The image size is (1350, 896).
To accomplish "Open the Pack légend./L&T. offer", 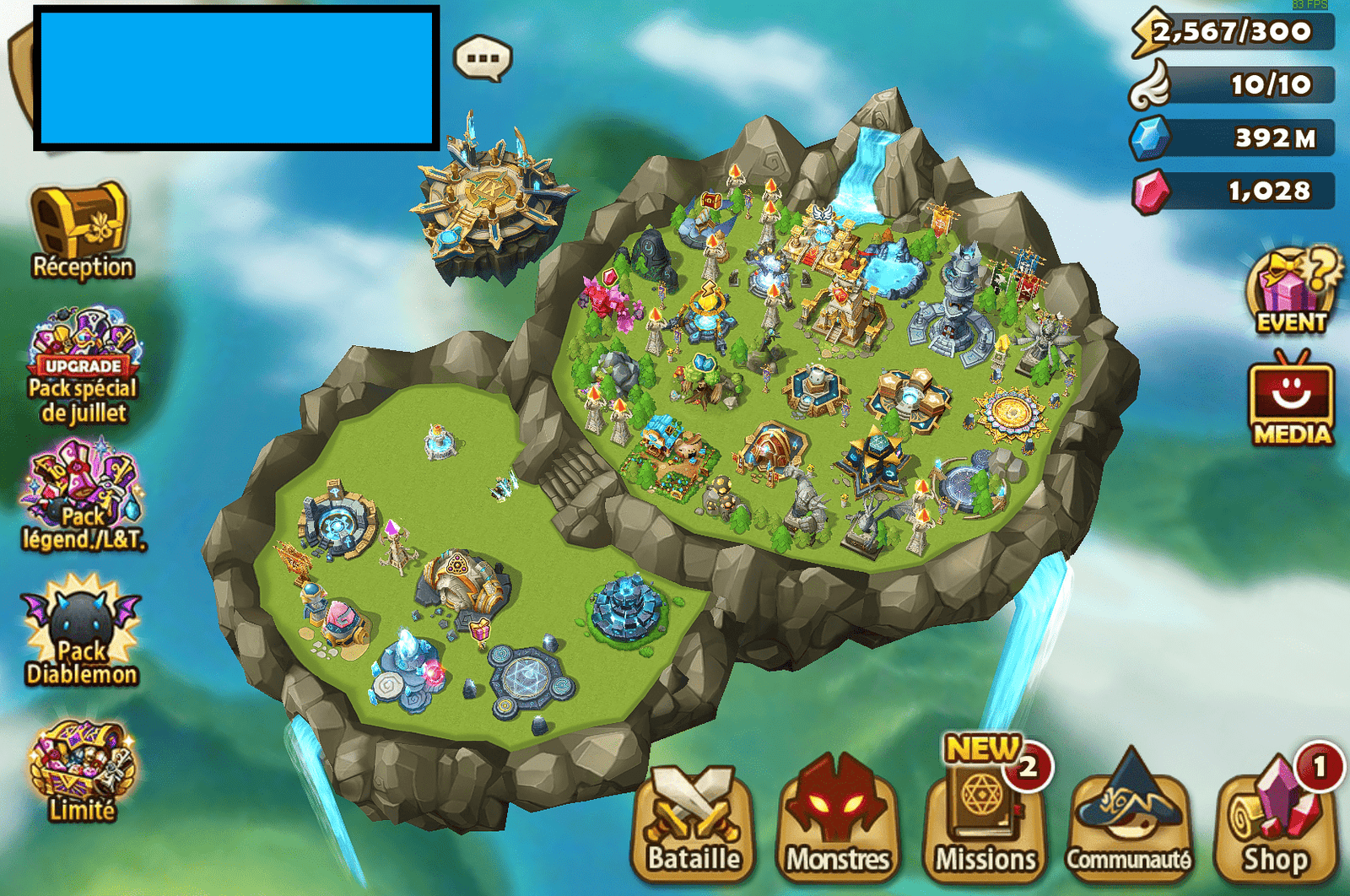I will pyautogui.click(x=83, y=496).
